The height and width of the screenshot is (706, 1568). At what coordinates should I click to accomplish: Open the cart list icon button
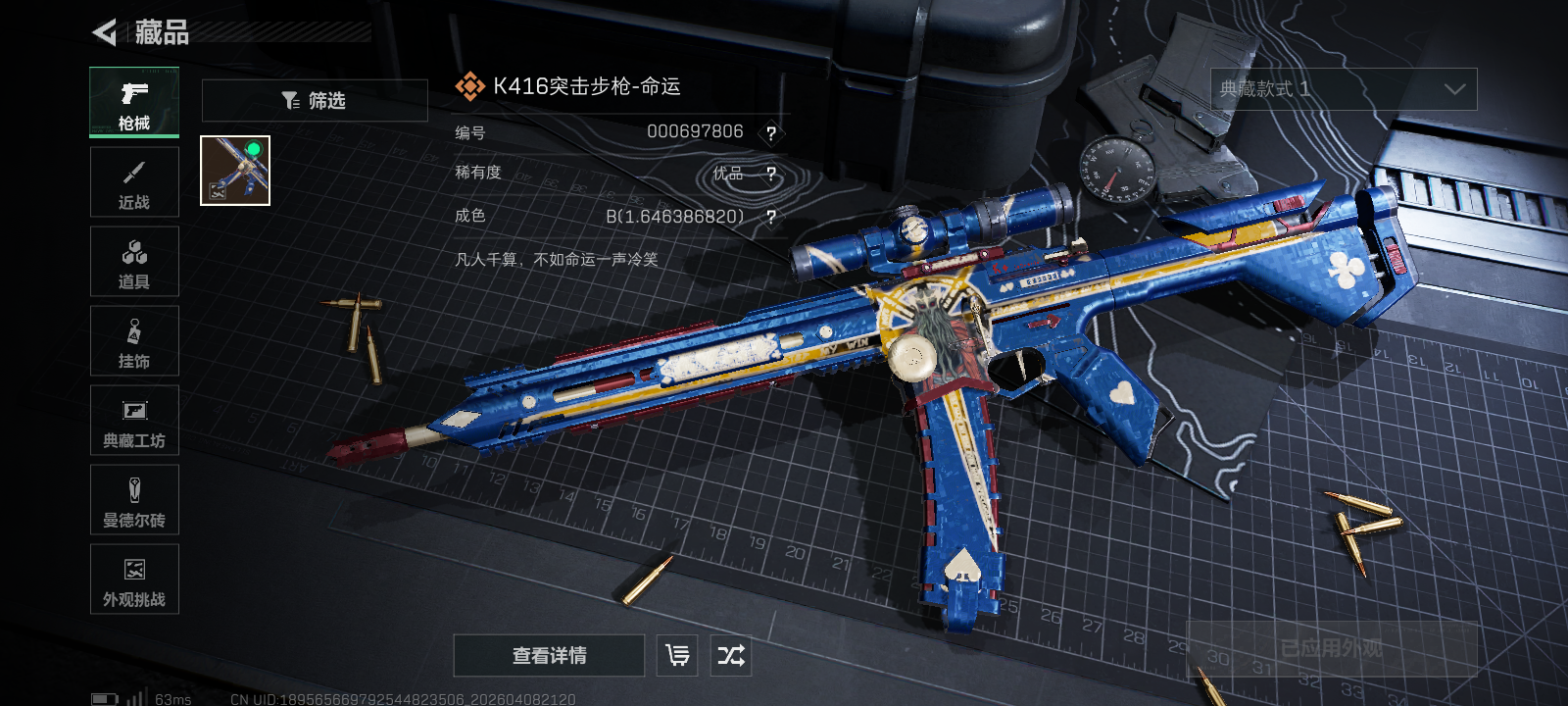[677, 655]
